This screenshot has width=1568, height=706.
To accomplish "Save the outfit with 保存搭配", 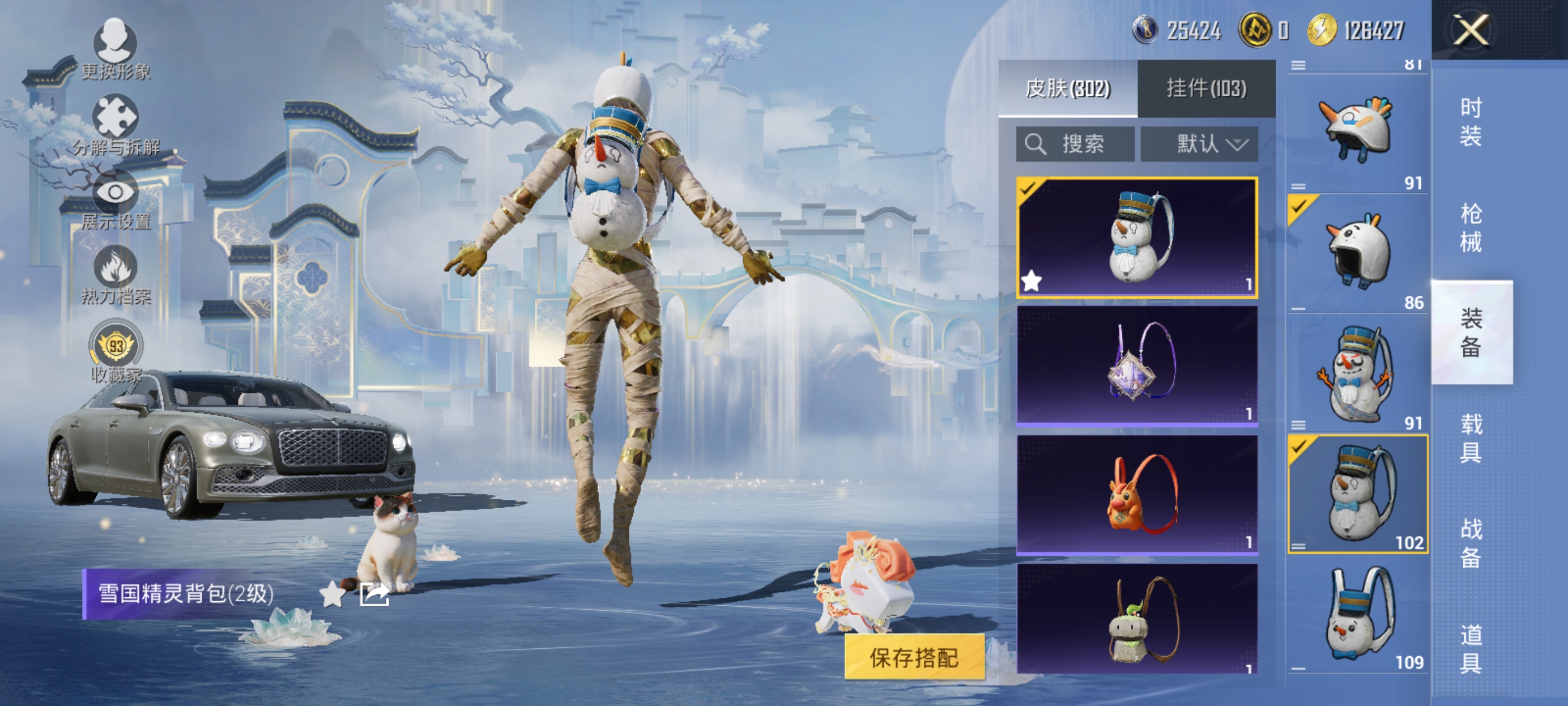I will point(914,657).
